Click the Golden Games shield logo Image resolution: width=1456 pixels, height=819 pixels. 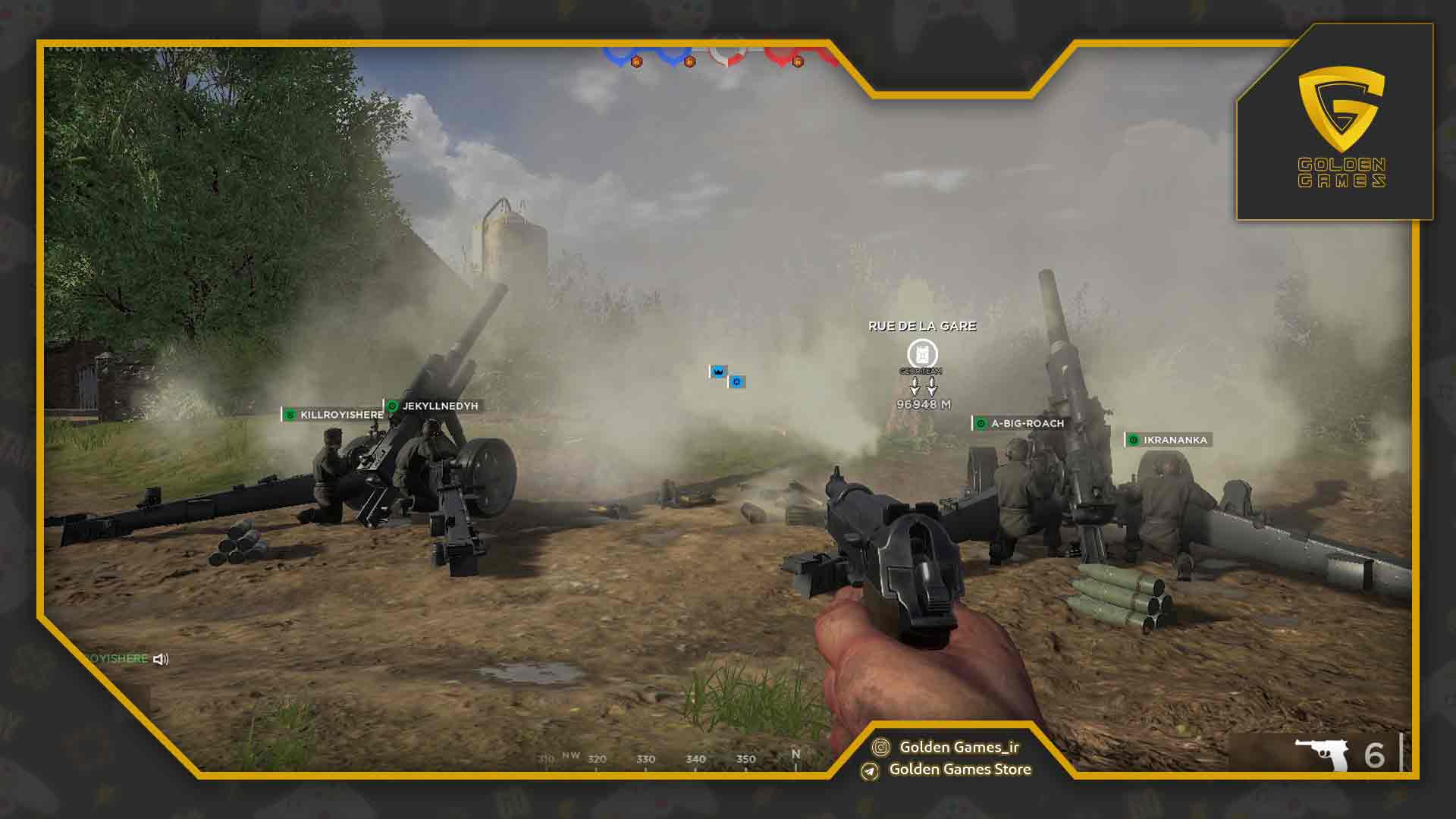click(1341, 110)
